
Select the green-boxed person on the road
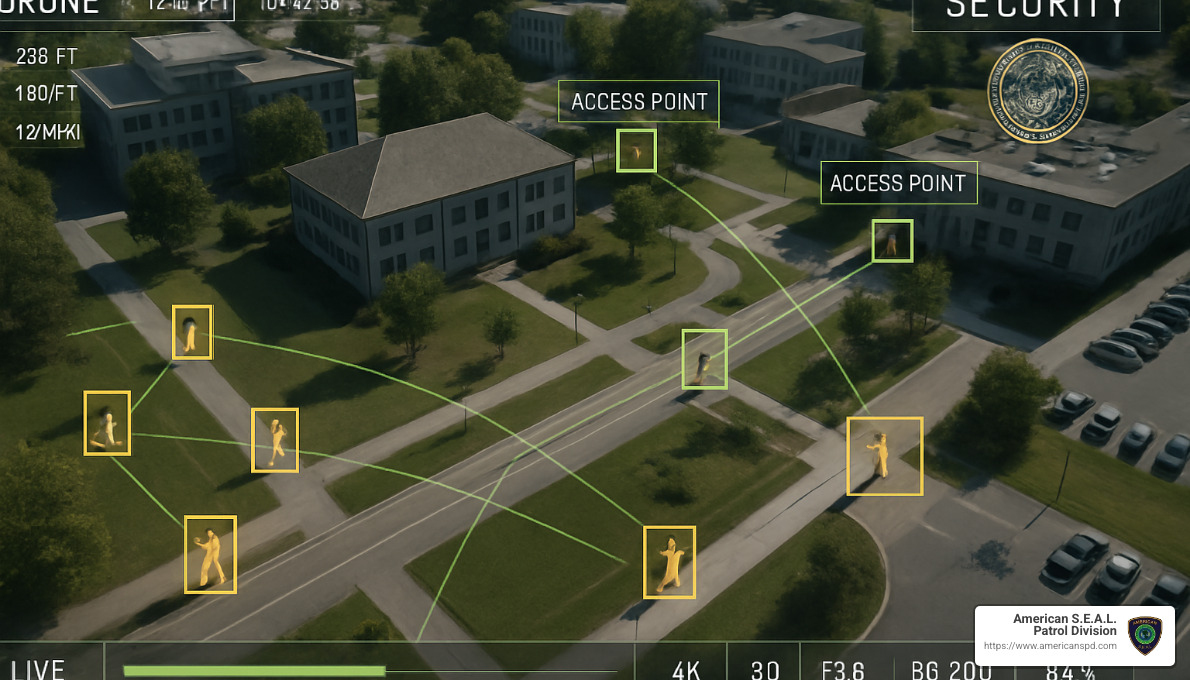(704, 359)
